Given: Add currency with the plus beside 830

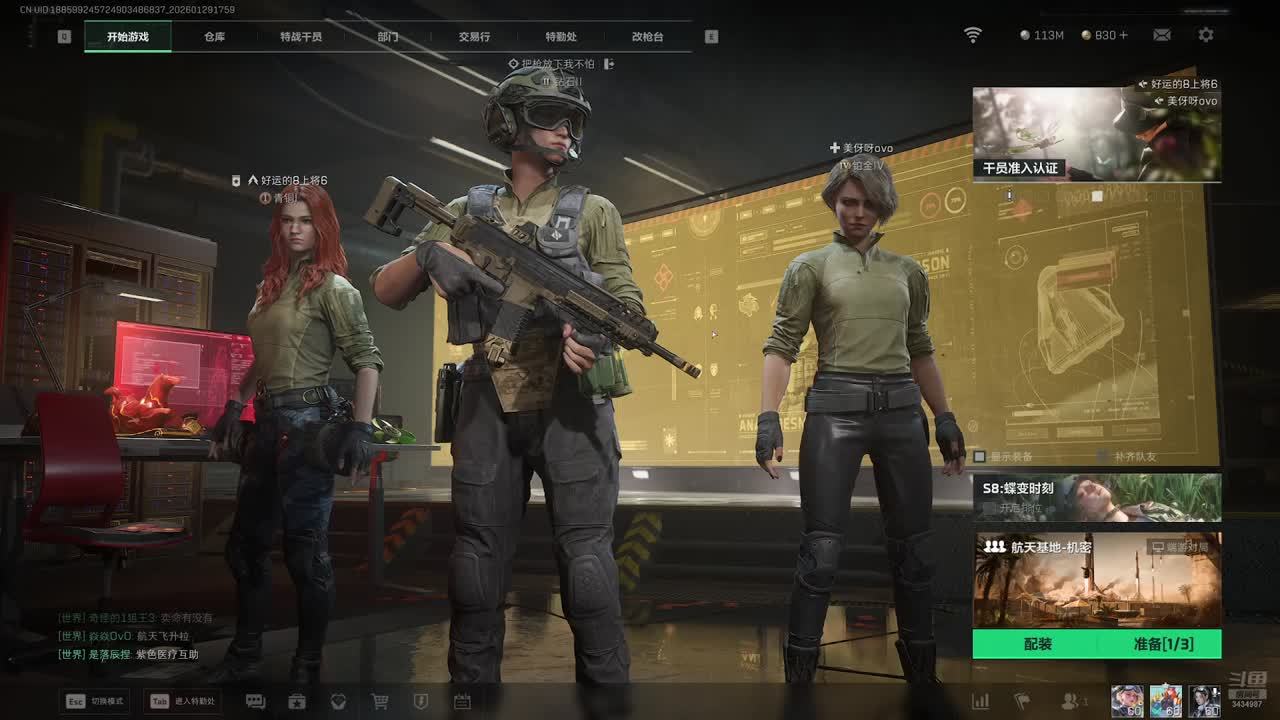Looking at the screenshot, I should (x=1124, y=35).
